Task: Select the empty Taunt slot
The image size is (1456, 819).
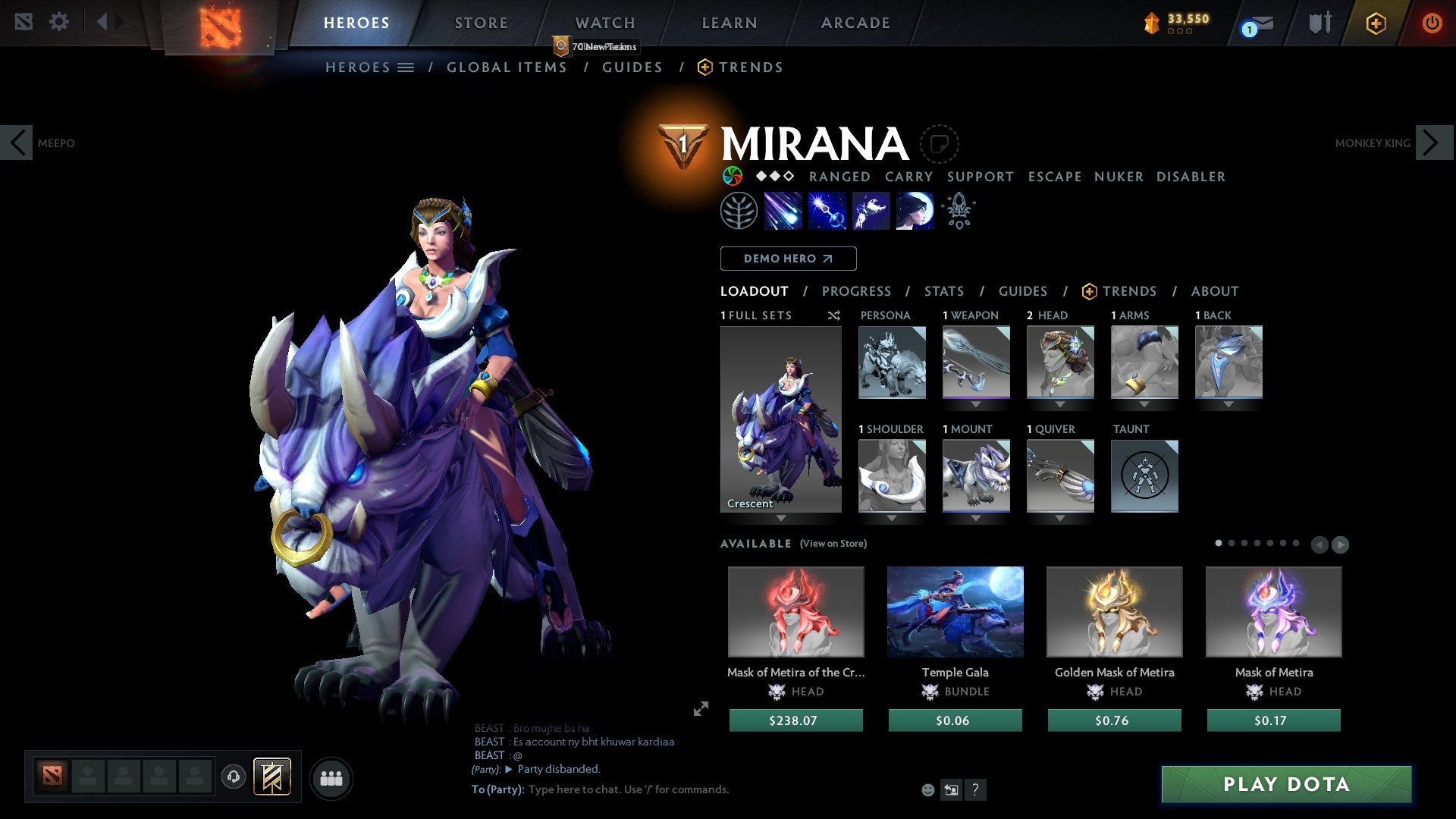Action: pyautogui.click(x=1144, y=475)
